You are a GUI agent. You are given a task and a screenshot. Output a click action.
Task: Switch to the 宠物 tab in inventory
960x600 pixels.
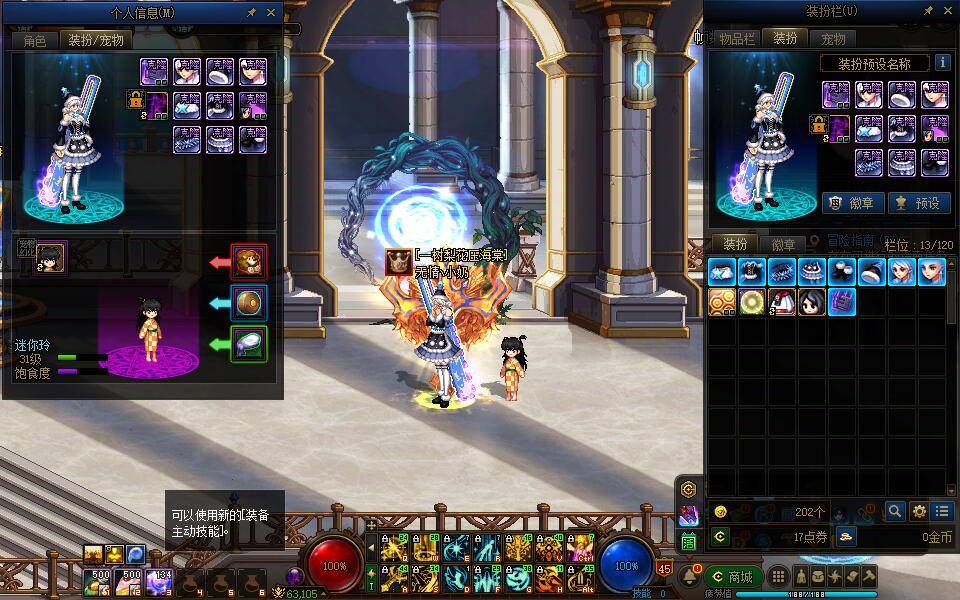click(x=833, y=39)
